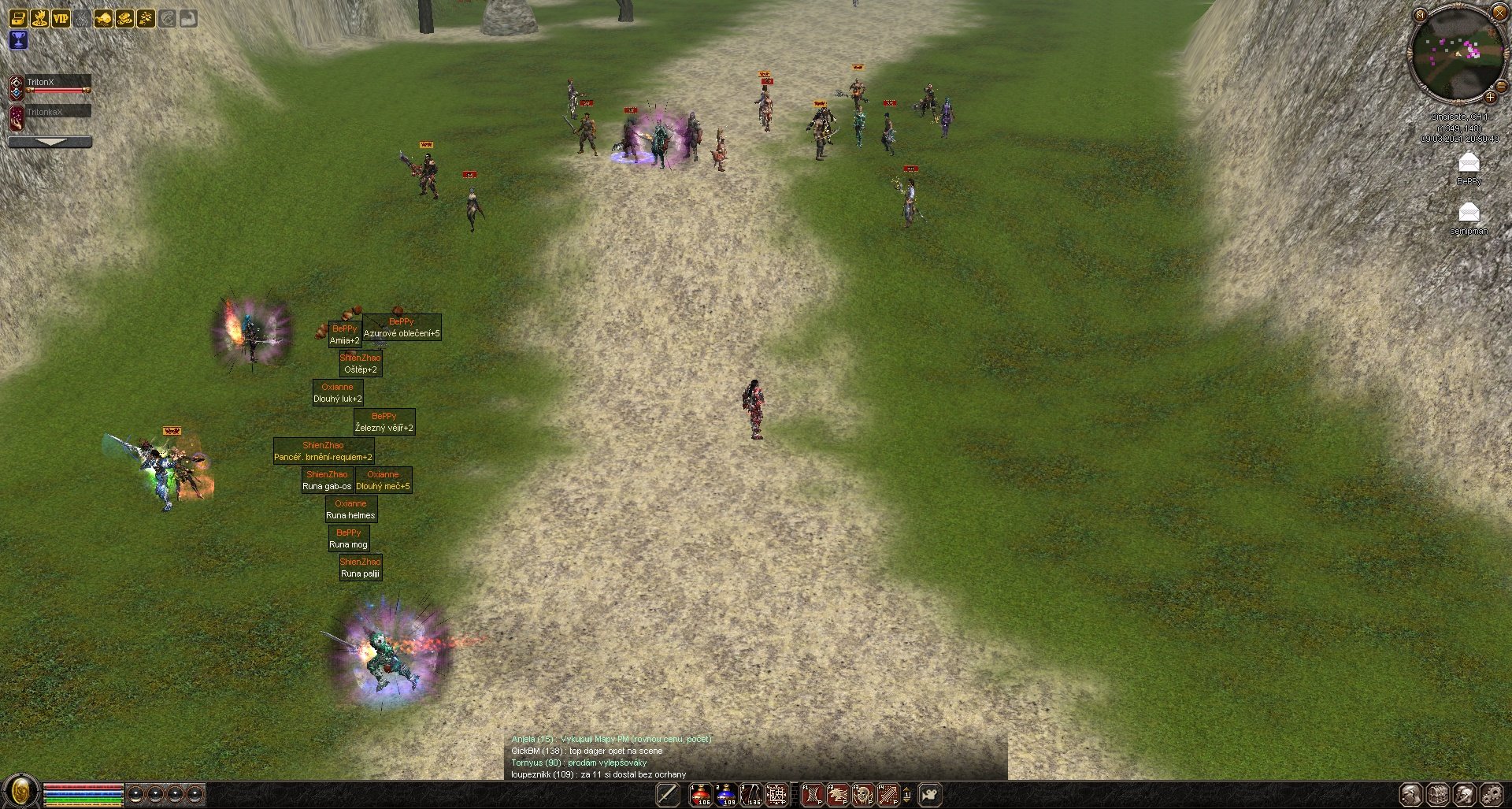
Task: Open the whisper message from semipman
Action: pyautogui.click(x=1469, y=213)
